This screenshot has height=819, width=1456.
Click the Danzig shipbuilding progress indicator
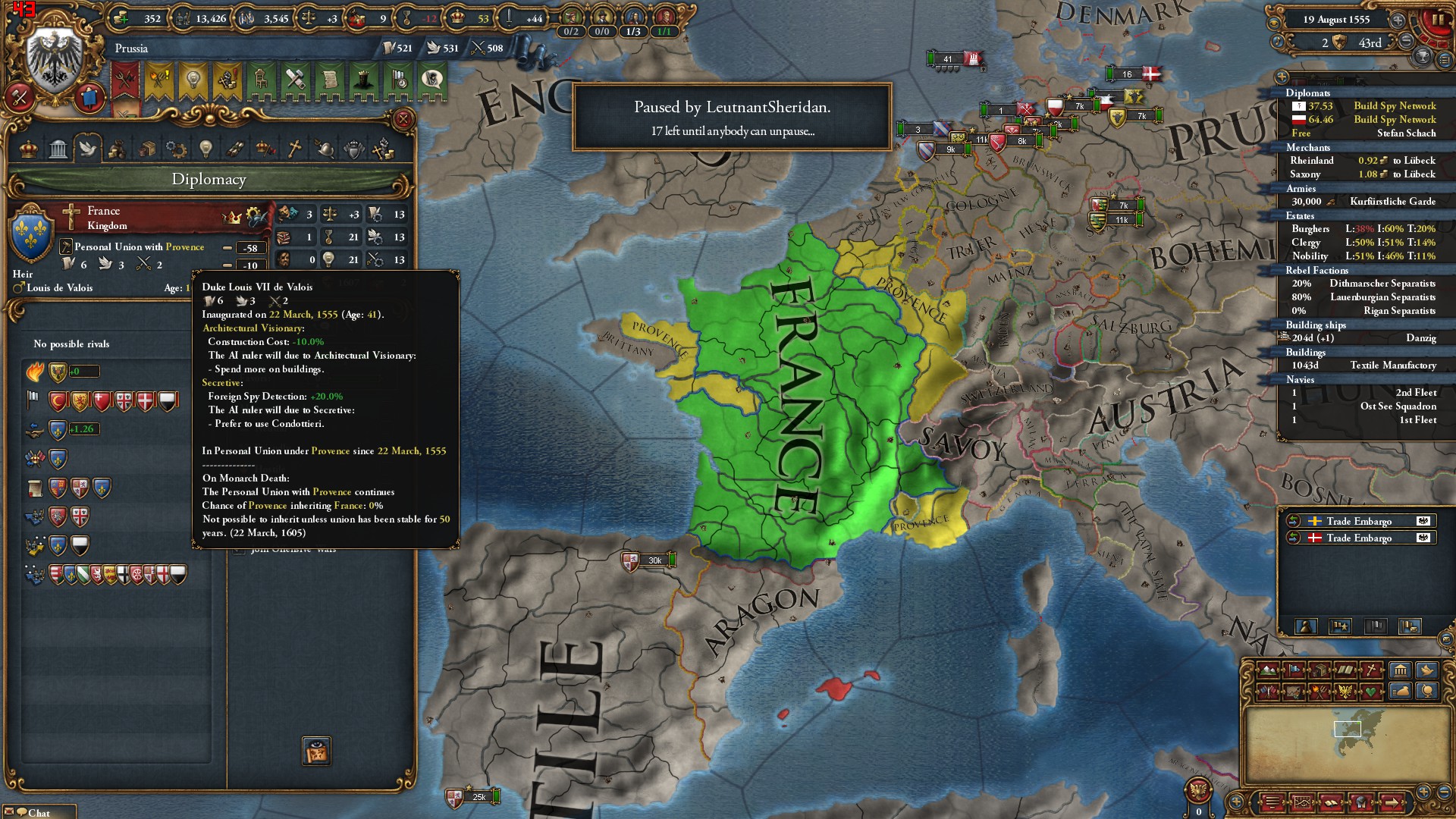tap(1319, 338)
